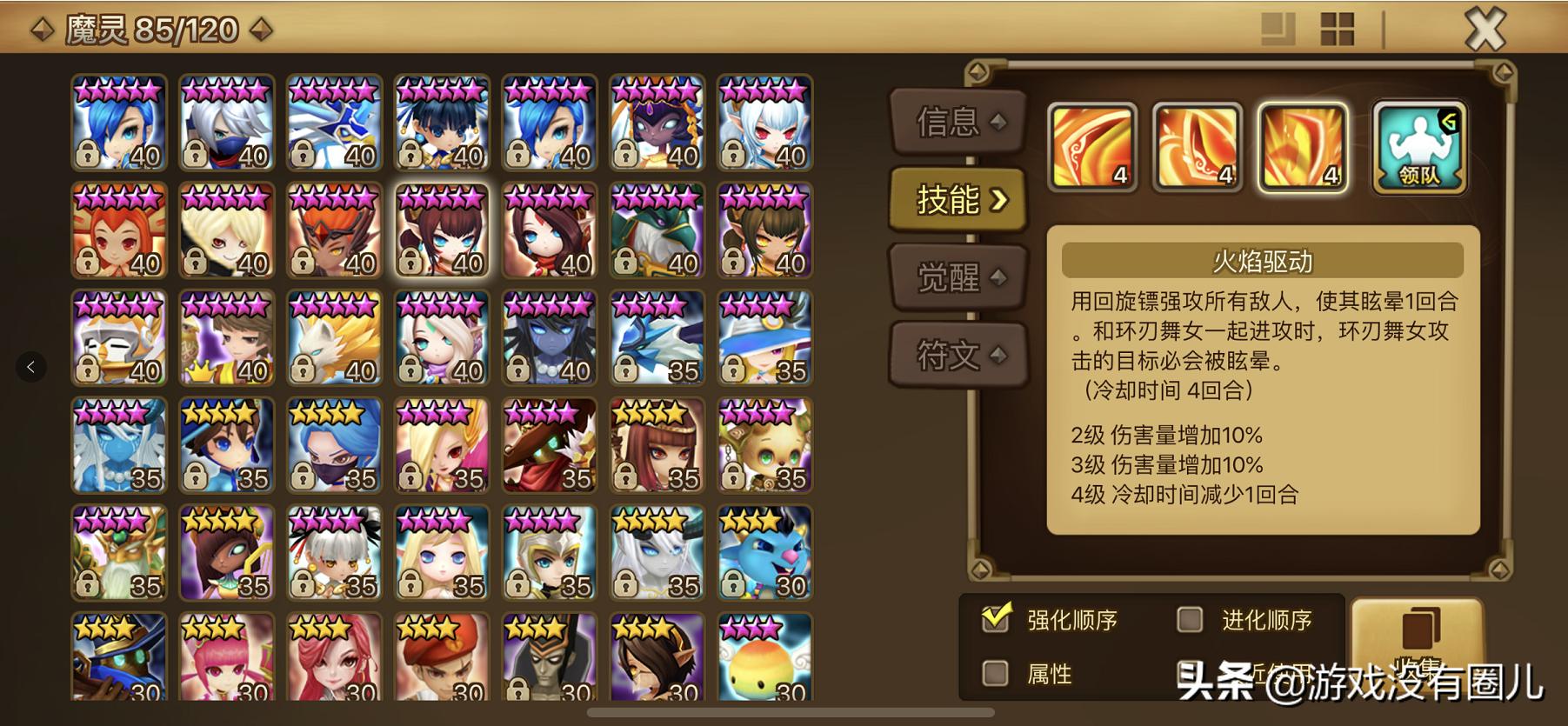The width and height of the screenshot is (1568, 726).
Task: Select the first fire skill icon
Action: [1091, 148]
